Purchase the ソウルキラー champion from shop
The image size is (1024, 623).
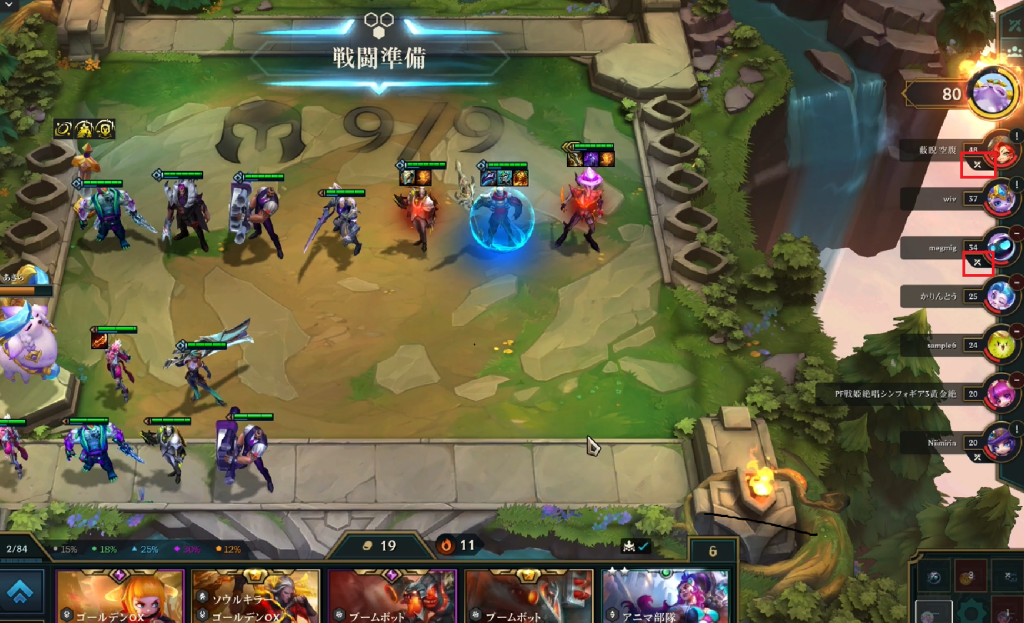[x=256, y=598]
